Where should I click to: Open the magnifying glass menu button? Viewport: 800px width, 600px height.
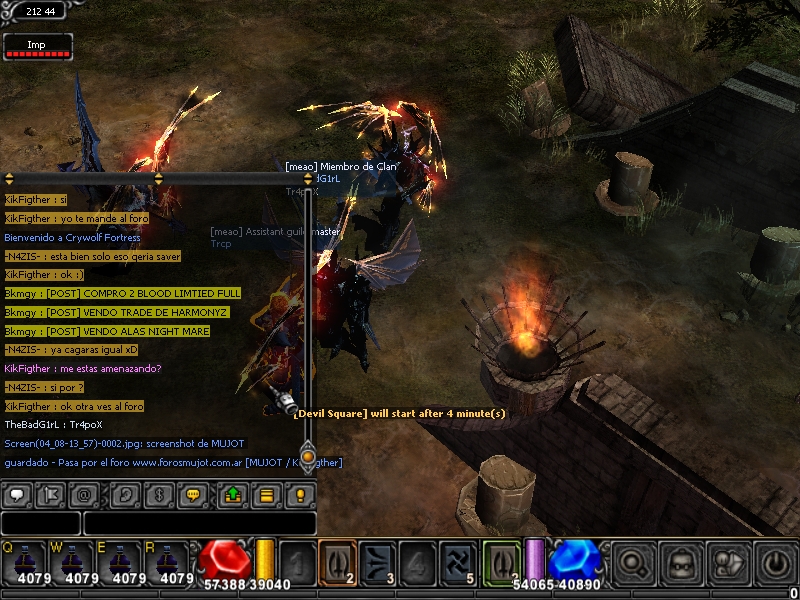point(631,562)
